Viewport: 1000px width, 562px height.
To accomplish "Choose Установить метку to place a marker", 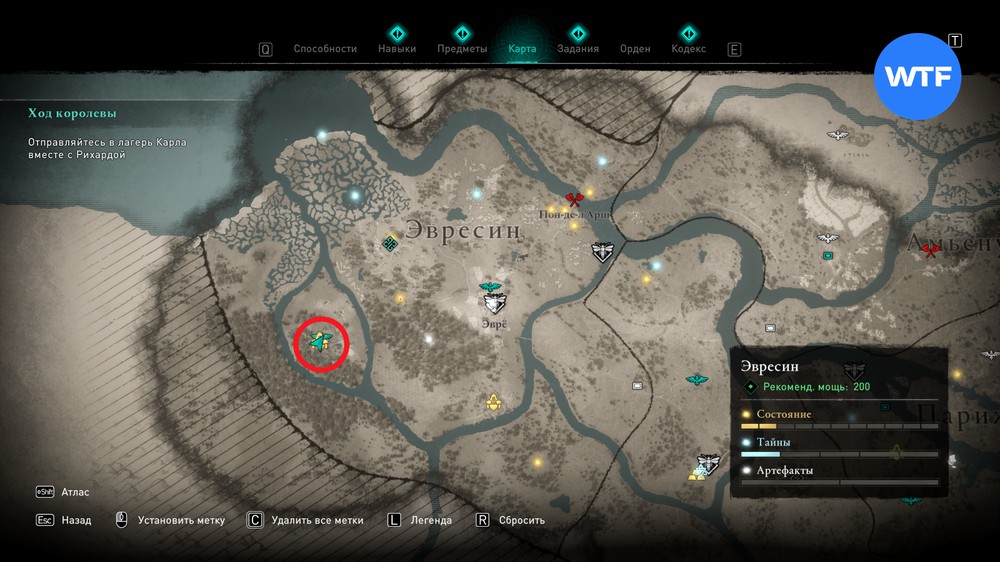I will (x=181, y=520).
